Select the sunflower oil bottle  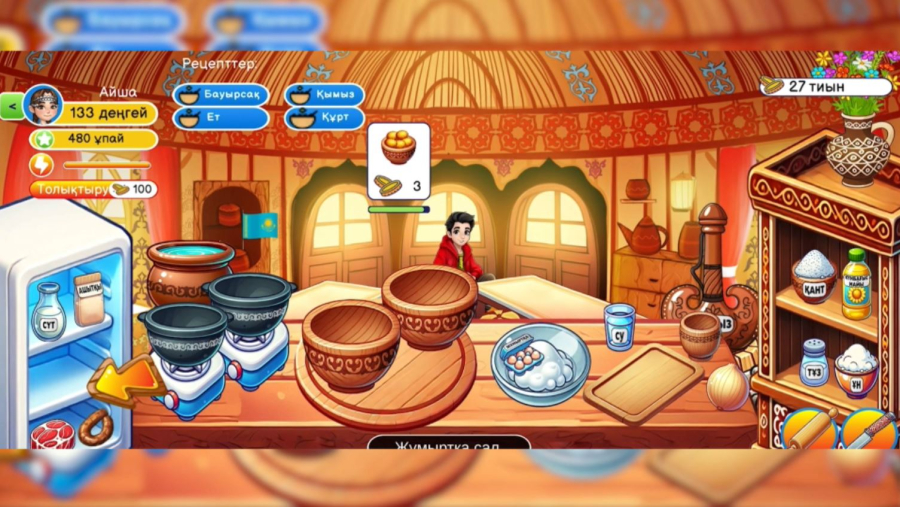[855, 284]
